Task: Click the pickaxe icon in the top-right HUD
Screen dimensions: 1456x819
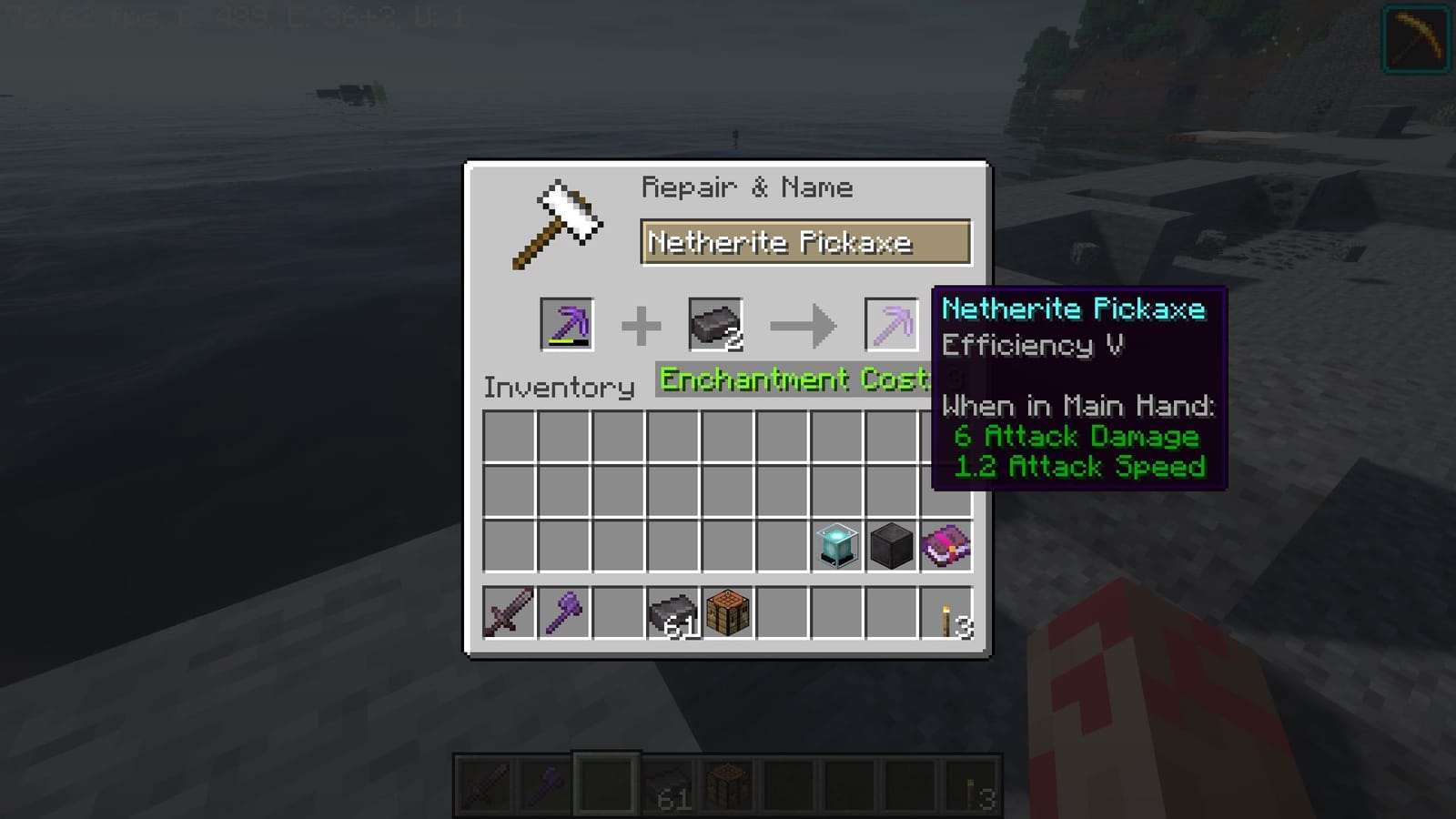Action: [x=1414, y=38]
